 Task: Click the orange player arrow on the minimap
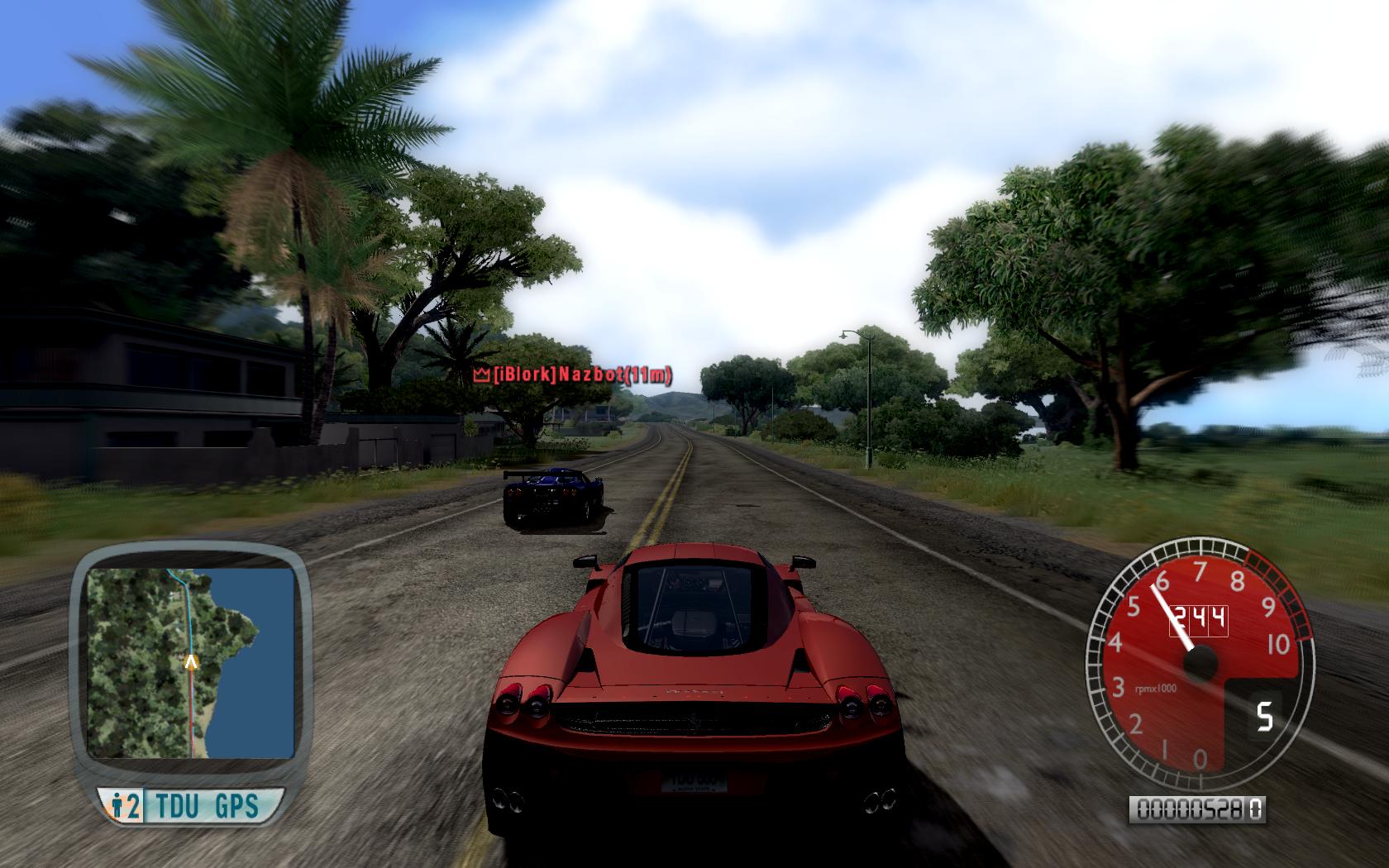(x=191, y=661)
